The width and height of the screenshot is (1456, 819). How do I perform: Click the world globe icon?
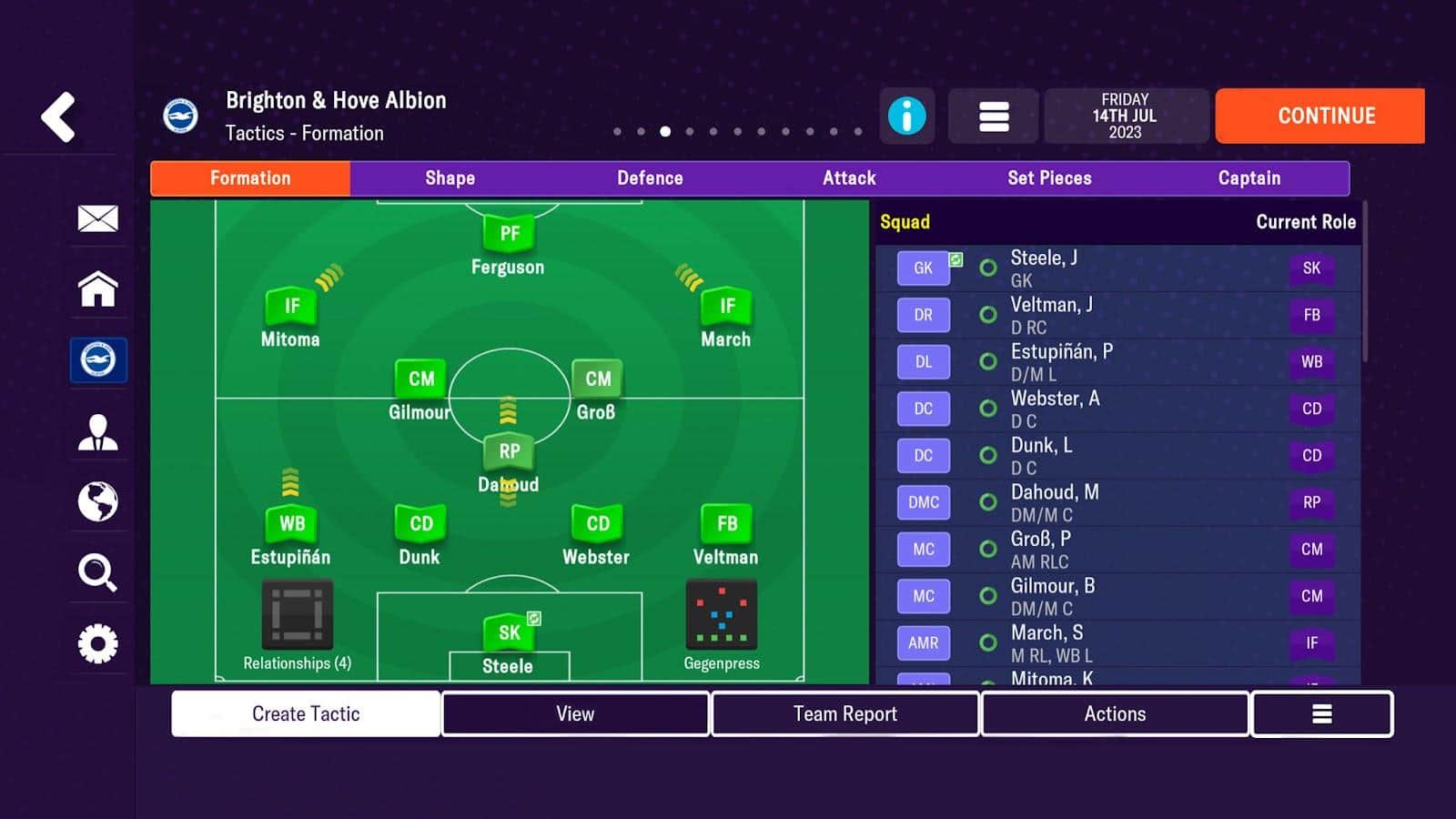[97, 501]
